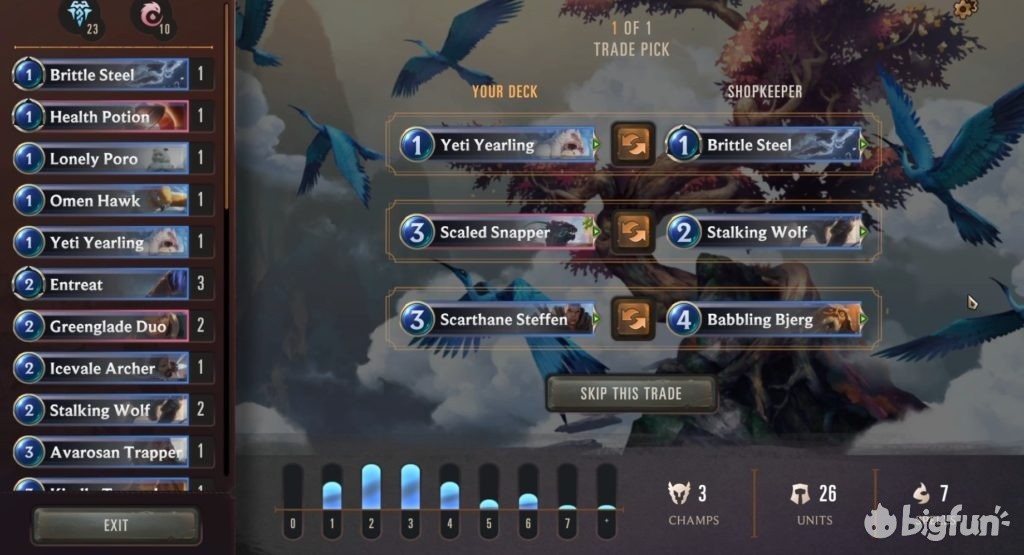Skip this trade
Viewport: 1024px width, 555px height.
631,394
